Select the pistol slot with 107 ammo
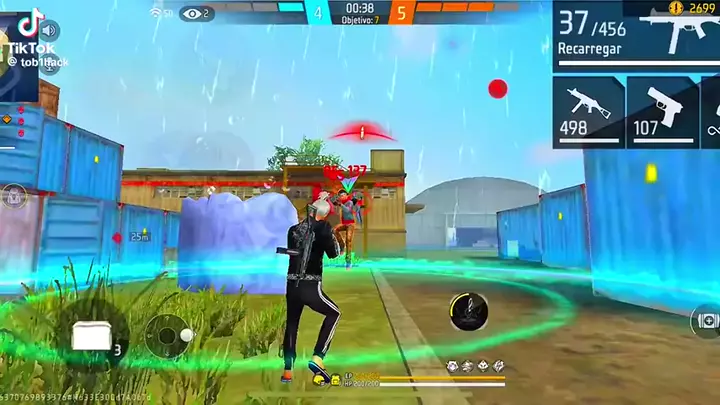720x405 pixels. tap(660, 111)
